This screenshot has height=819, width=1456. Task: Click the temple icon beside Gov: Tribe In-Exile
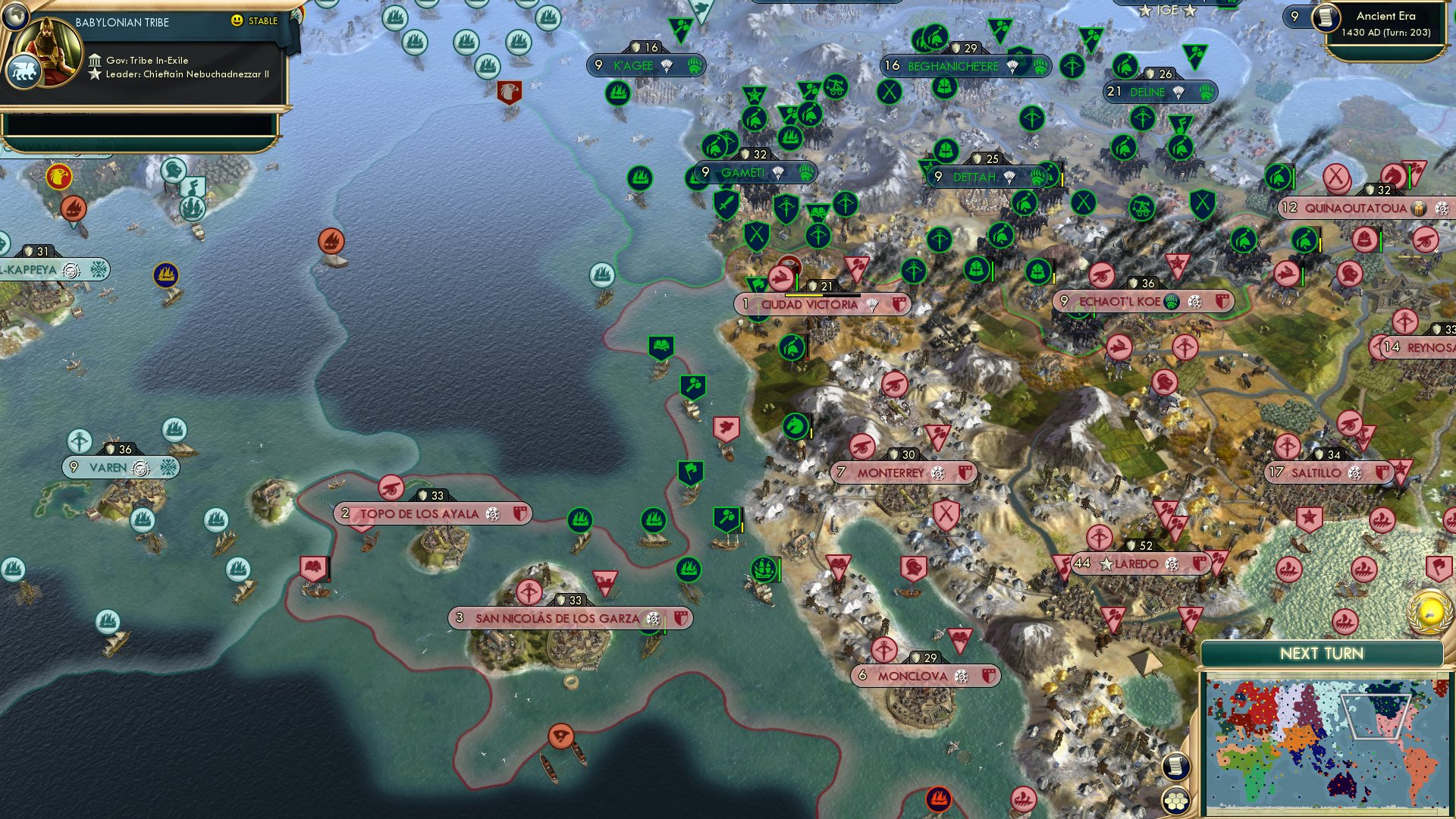95,60
